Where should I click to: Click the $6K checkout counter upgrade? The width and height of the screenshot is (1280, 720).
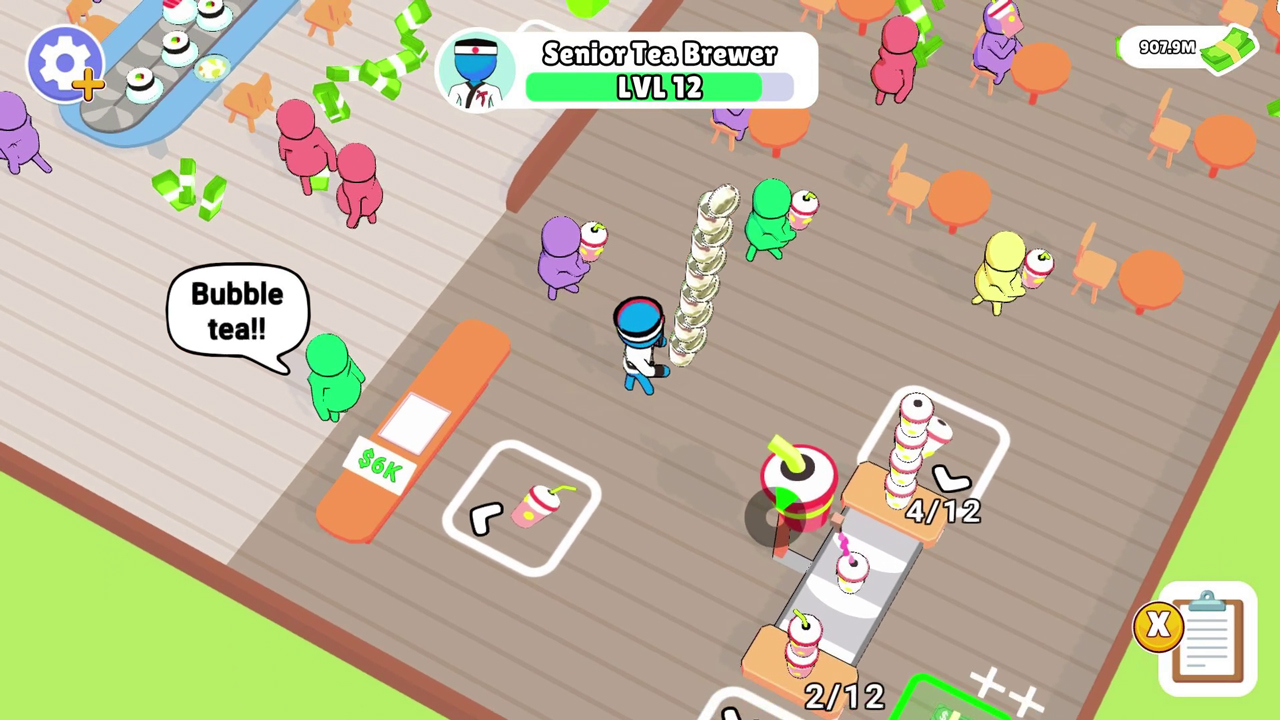(378, 462)
